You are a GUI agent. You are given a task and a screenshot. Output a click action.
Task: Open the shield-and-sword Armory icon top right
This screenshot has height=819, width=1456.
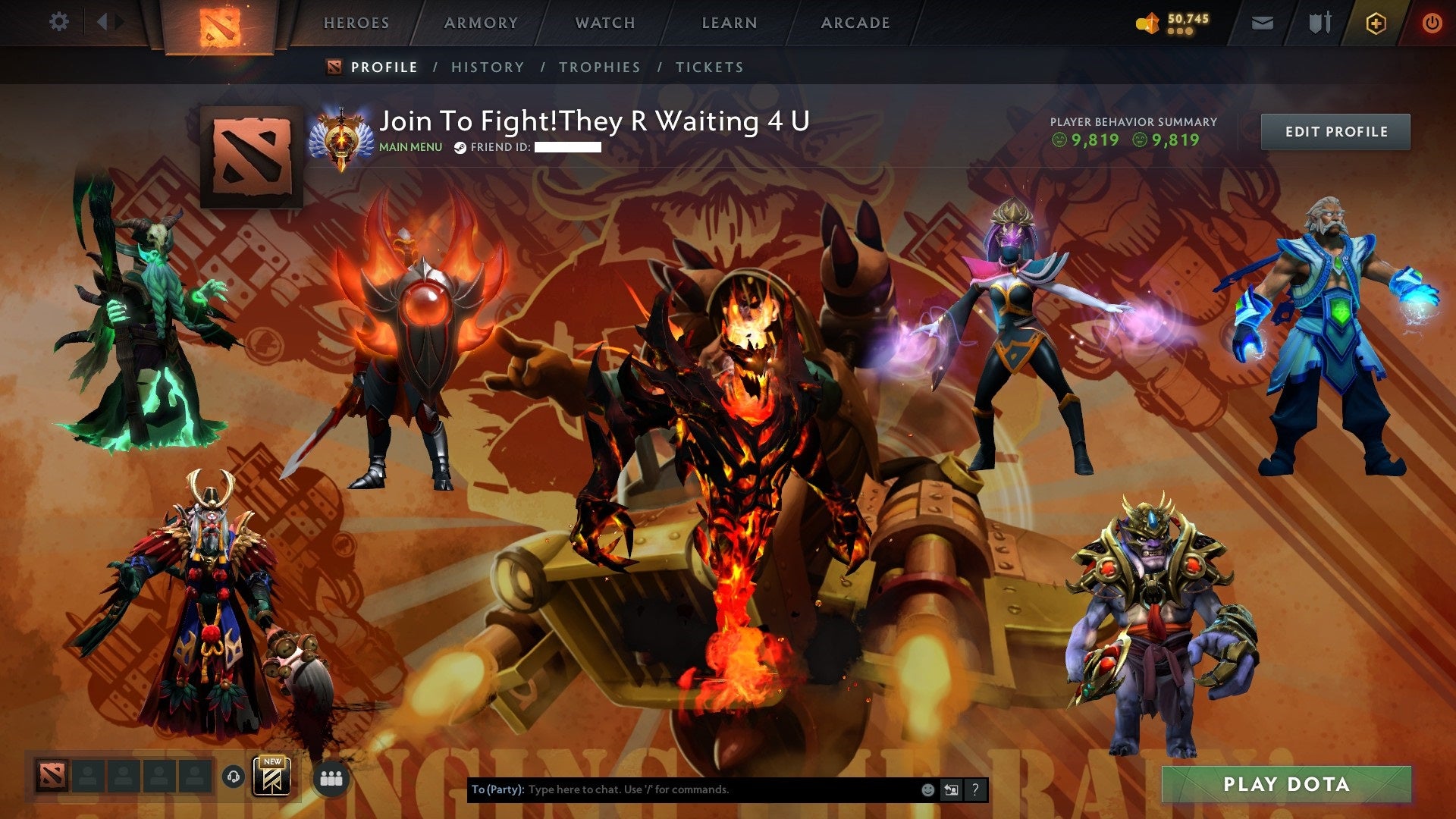click(1319, 22)
